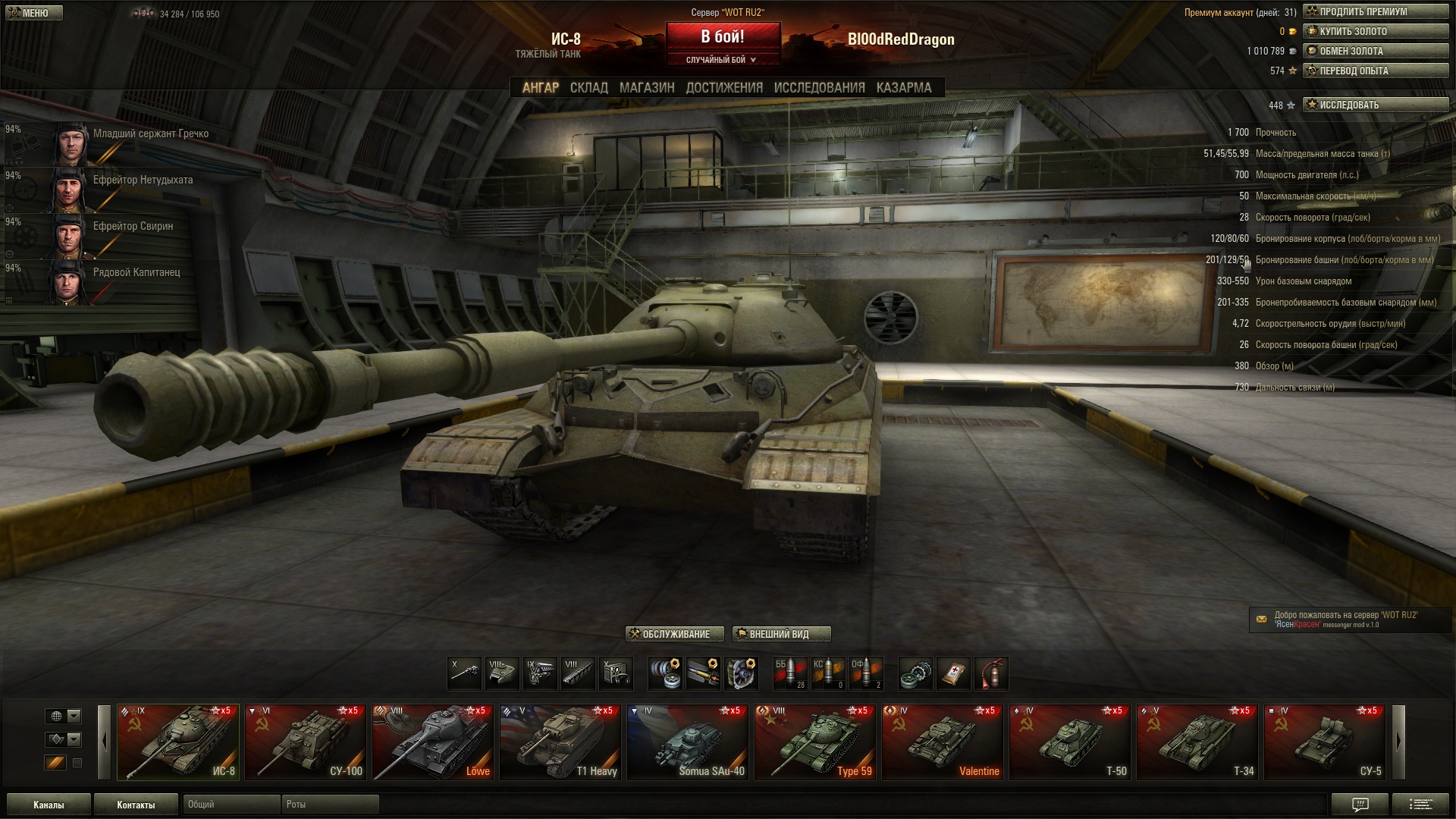Image resolution: width=1456 pixels, height=819 pixels.
Task: Expand the СЛУЧАЙНЫЙ БОЙ battle type dropdown
Action: coord(722,60)
